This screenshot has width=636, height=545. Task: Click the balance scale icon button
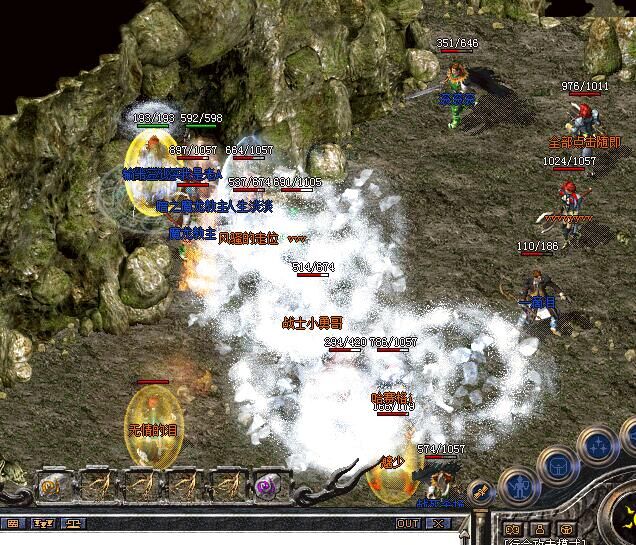[74, 523]
